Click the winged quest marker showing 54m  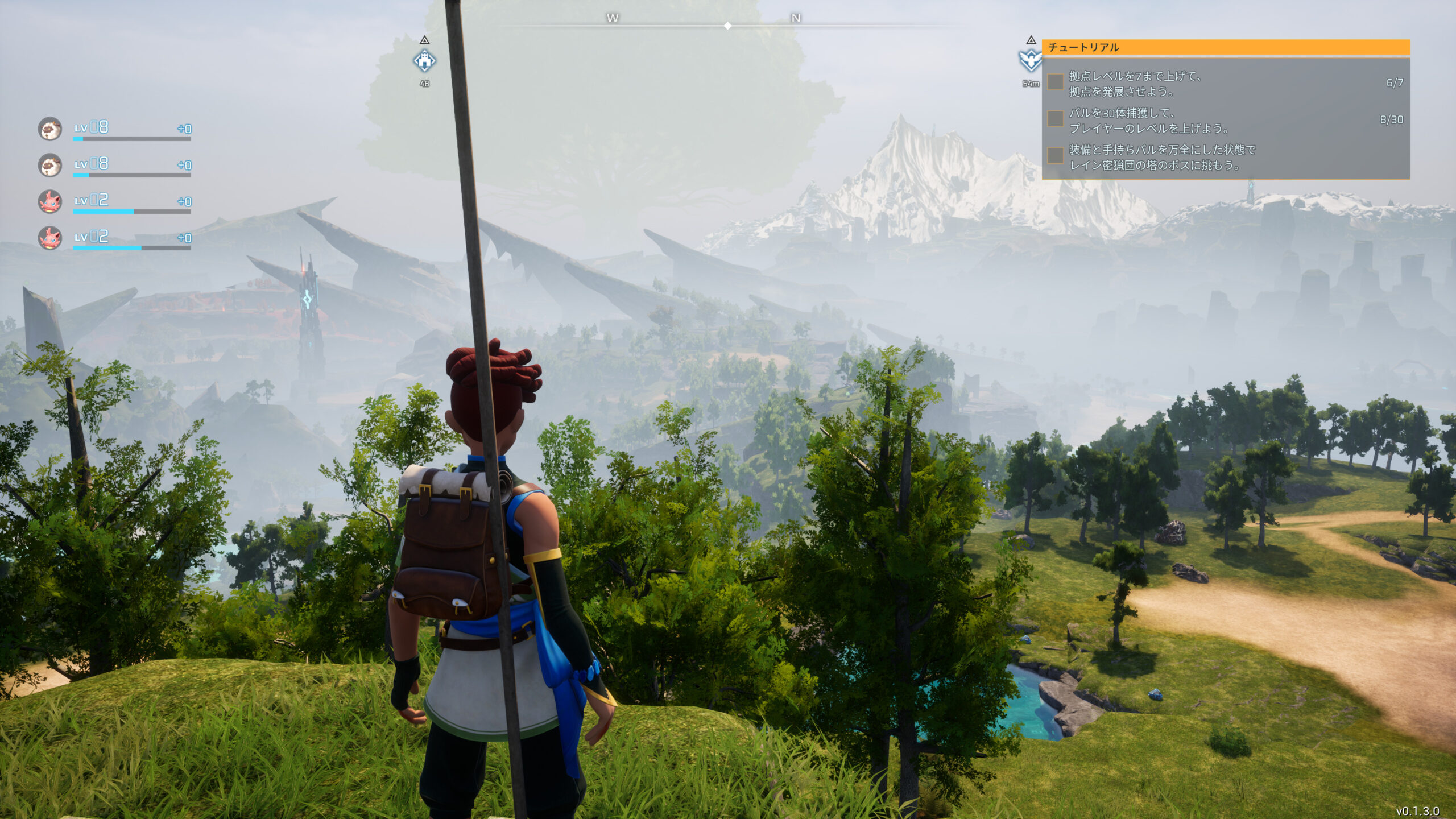click(1030, 60)
